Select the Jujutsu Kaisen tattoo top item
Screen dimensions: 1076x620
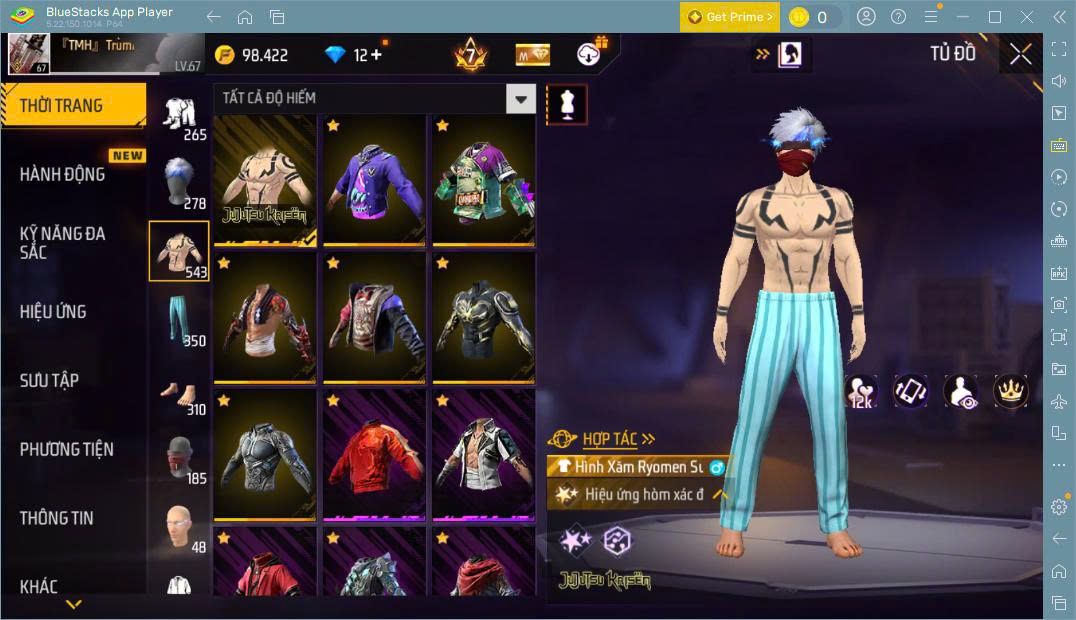265,180
